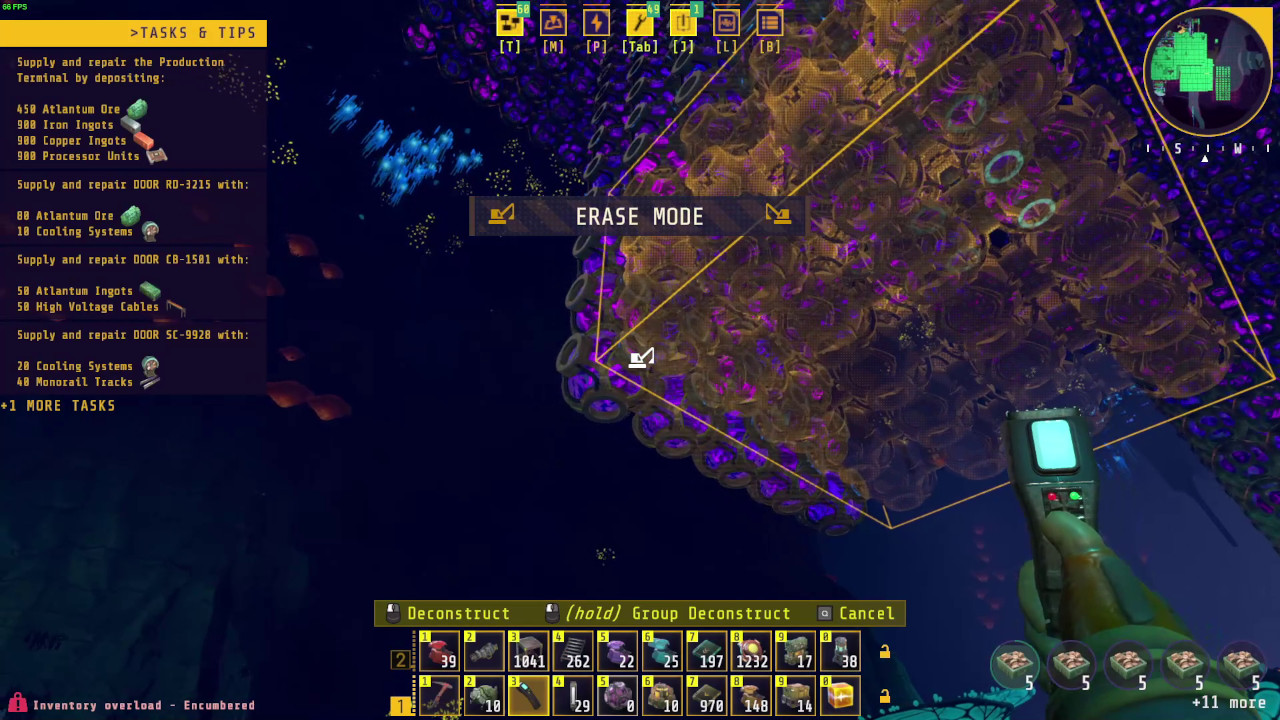The height and width of the screenshot is (720, 1280).
Task: Pick the hotbar slot with 970 items
Action: (706, 696)
